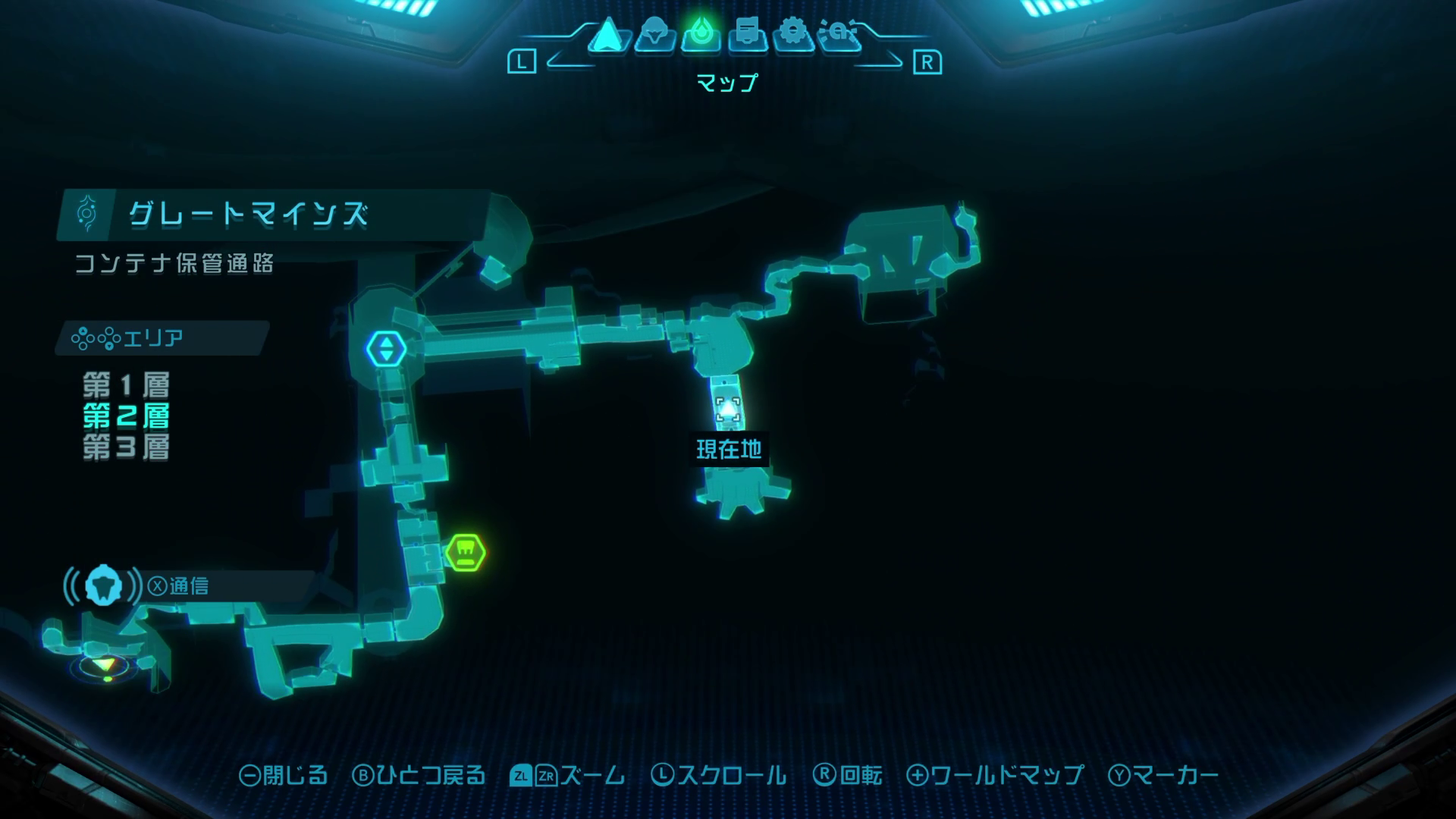Switch to the map arrow tab
The height and width of the screenshot is (819, 1456).
(x=607, y=35)
